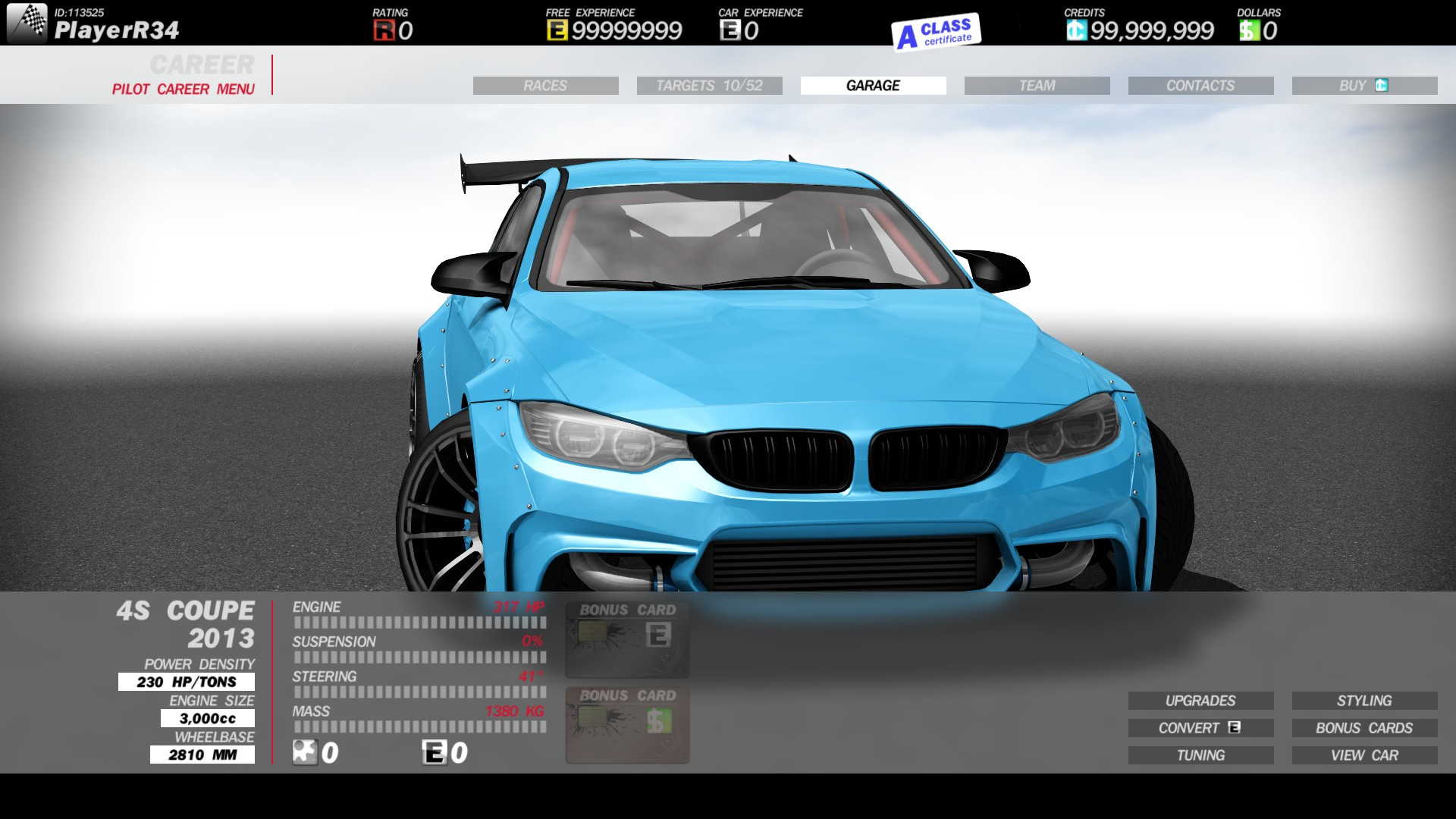Click the A Class certificate badge

[937, 32]
